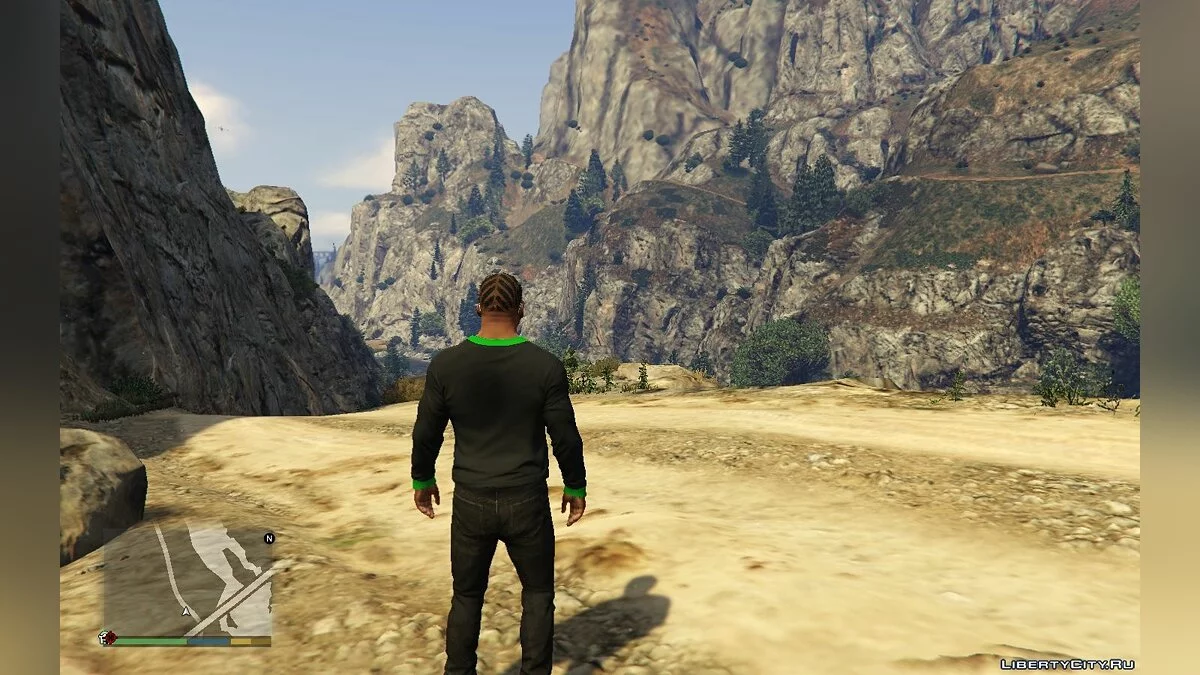Click the north compass marker on the minimap
The height and width of the screenshot is (675, 1200).
(x=268, y=538)
